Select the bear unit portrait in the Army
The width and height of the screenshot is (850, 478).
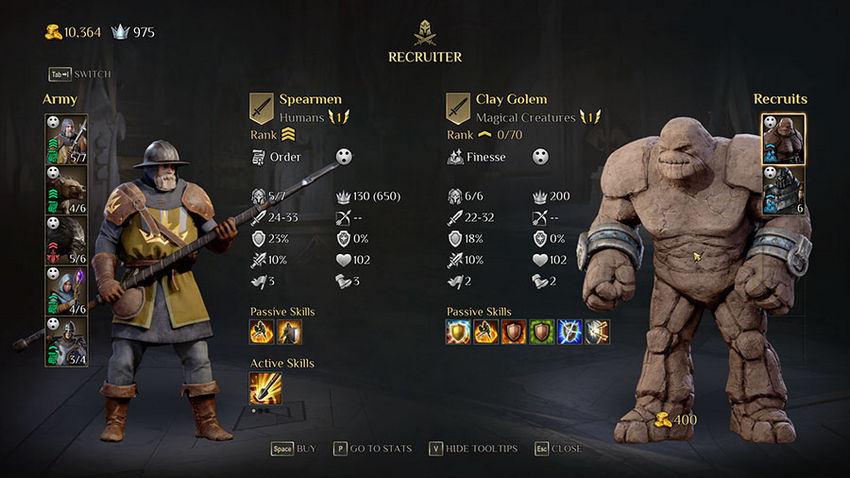pyautogui.click(x=66, y=189)
